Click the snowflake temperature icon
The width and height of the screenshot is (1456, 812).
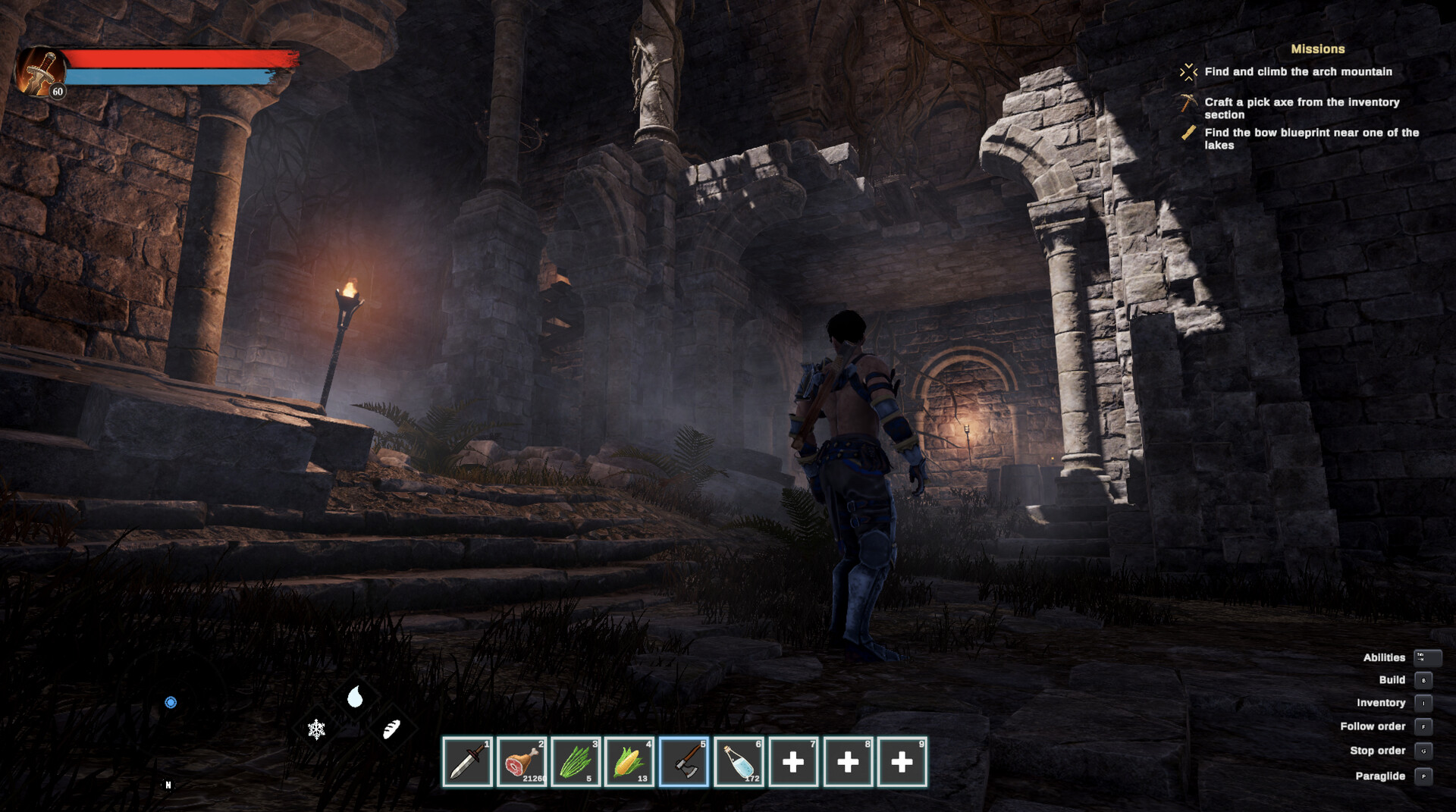coord(316,729)
